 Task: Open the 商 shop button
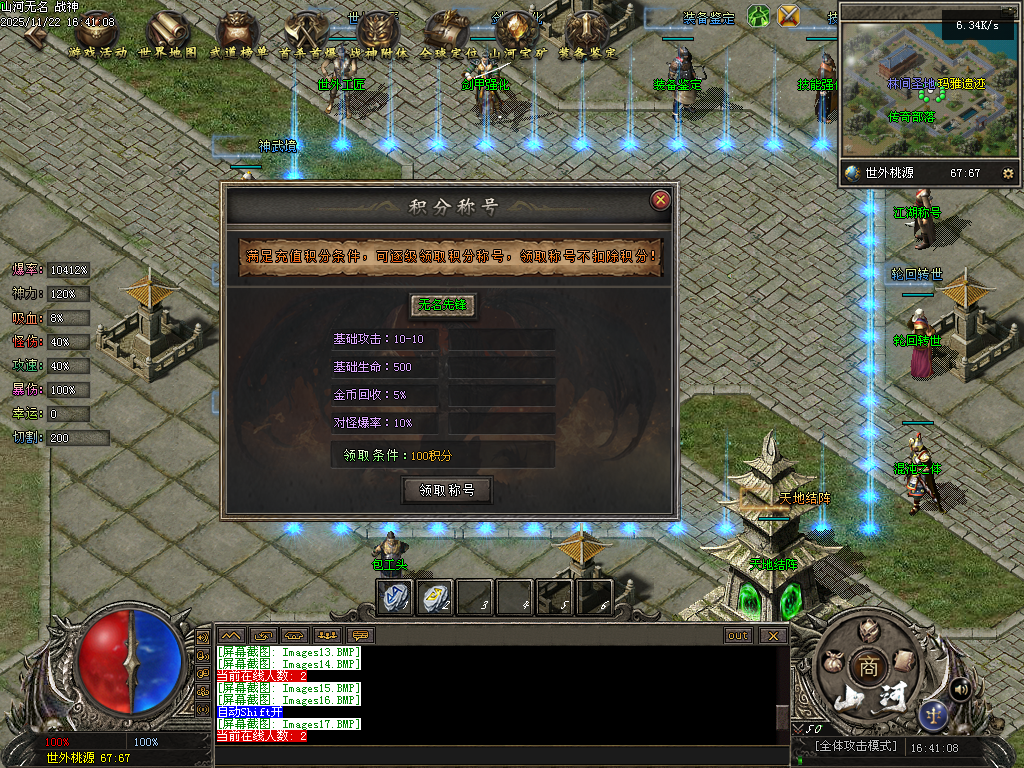tap(864, 666)
